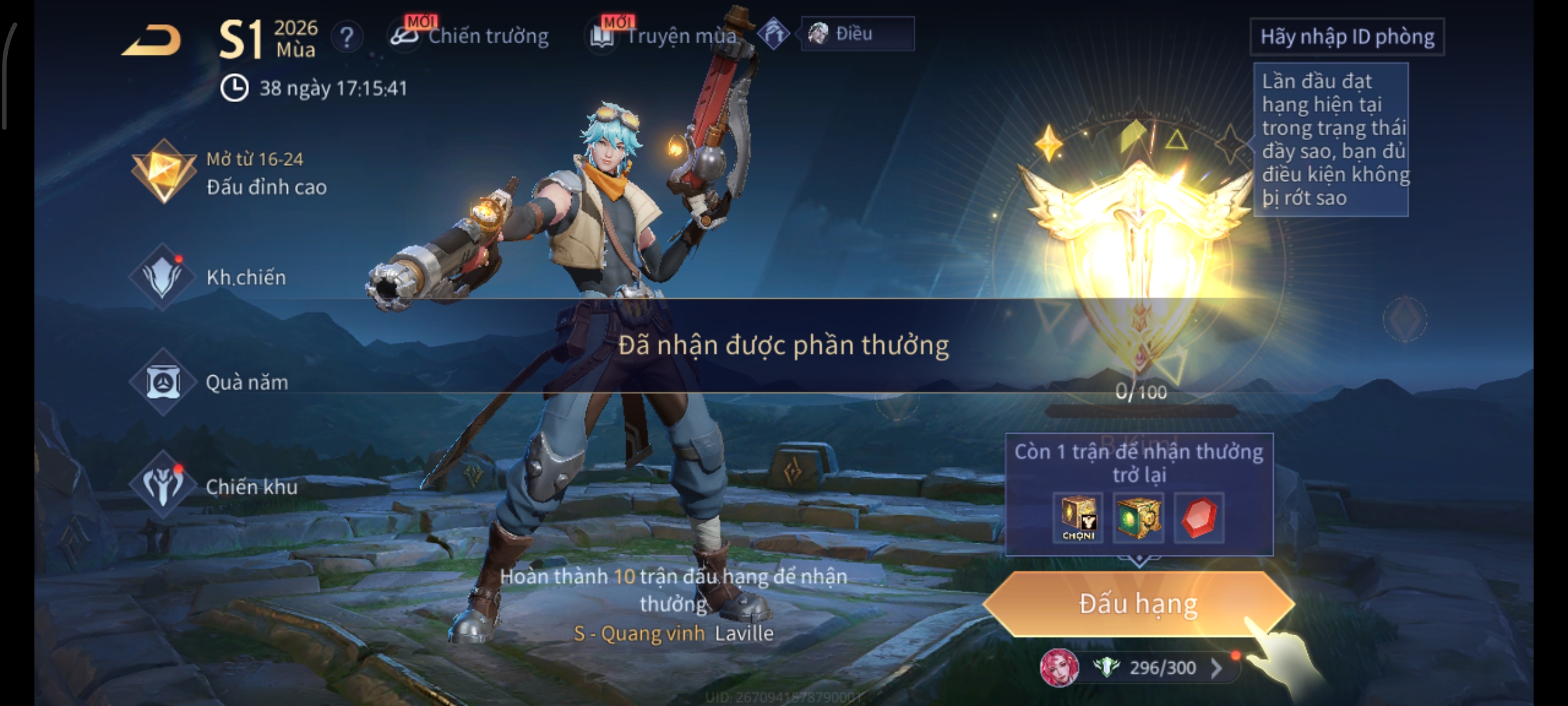
Task: Select the Điều rank dropdown
Action: (857, 34)
